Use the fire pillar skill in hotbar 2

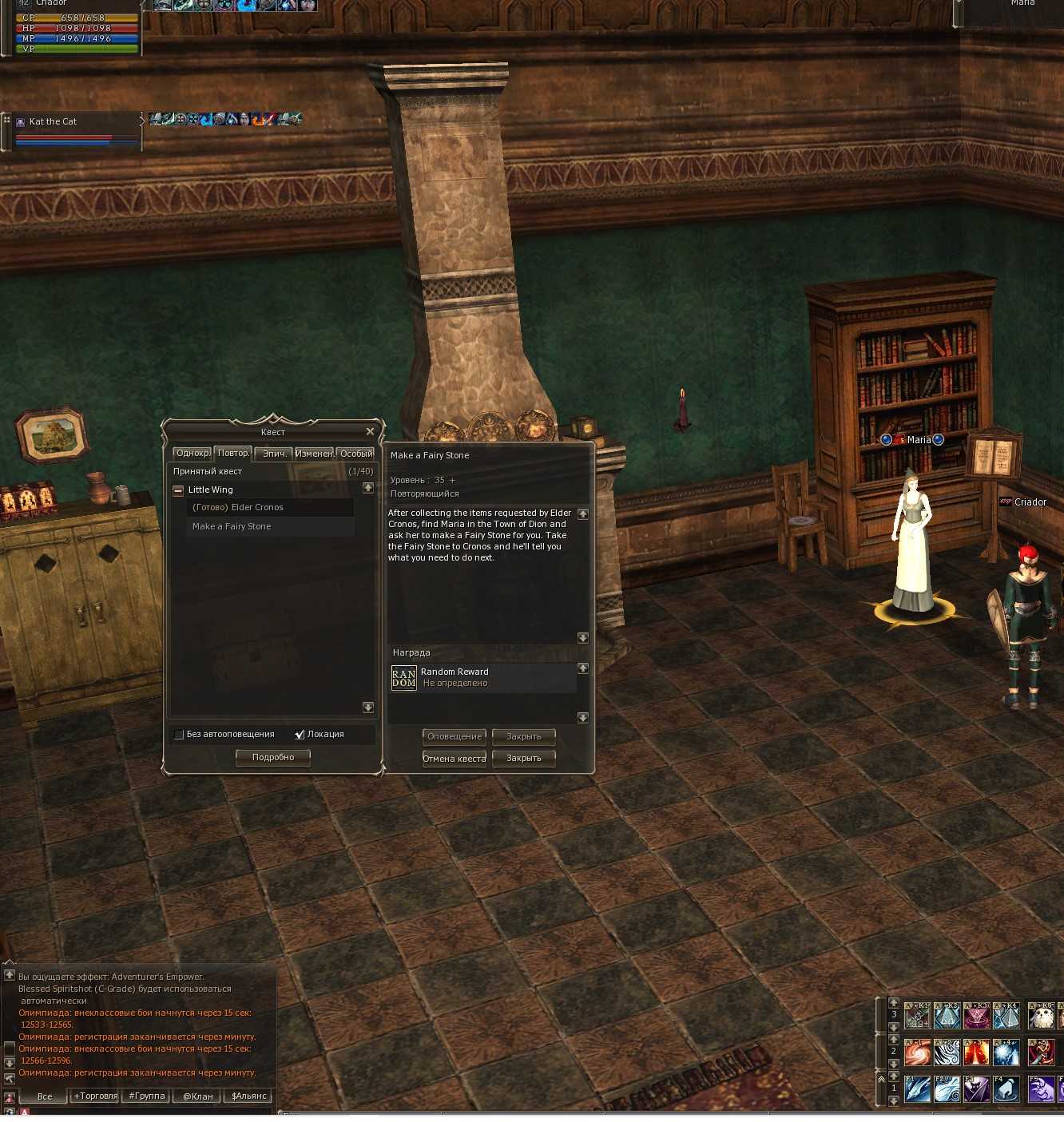[x=976, y=1053]
